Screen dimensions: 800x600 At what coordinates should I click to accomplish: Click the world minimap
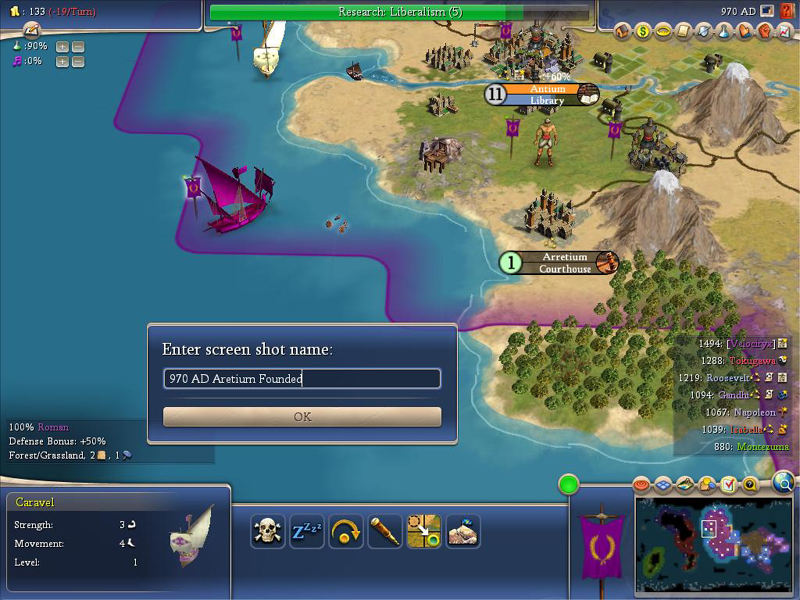point(712,538)
